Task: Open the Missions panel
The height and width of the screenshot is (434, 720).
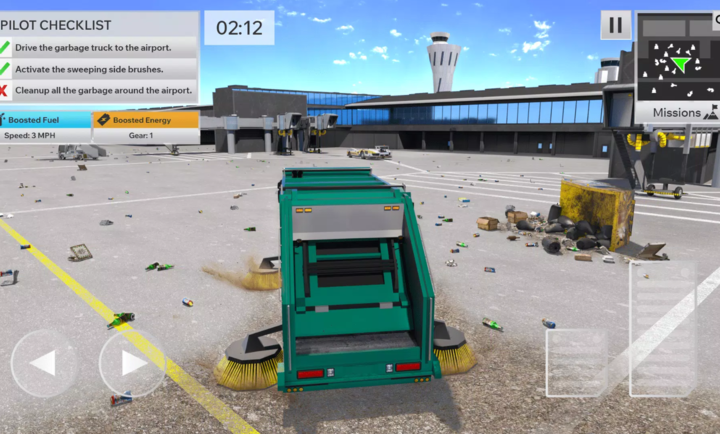Action: (678, 113)
